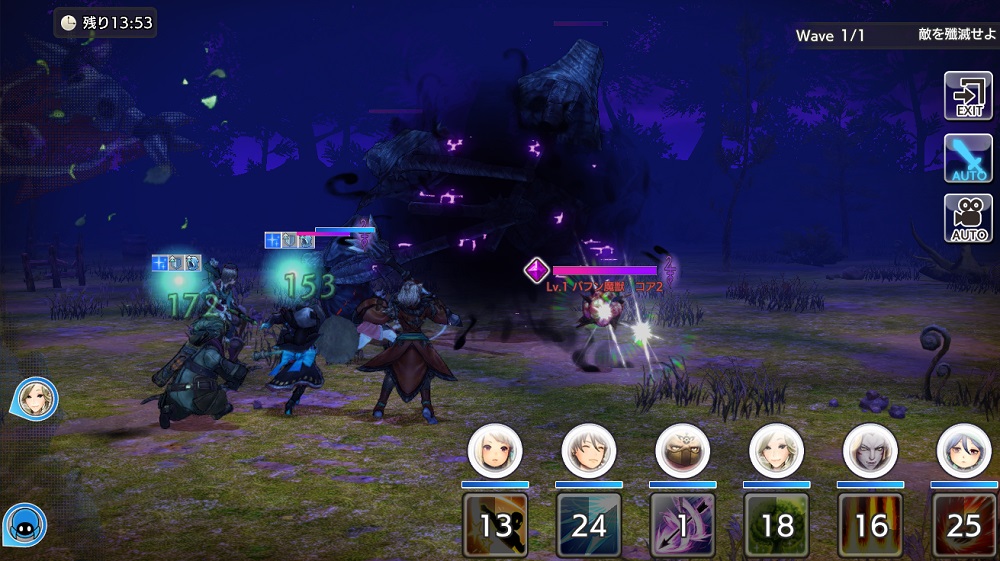Activate the green tree skill showing 18
1000x561 pixels.
pyautogui.click(x=777, y=525)
